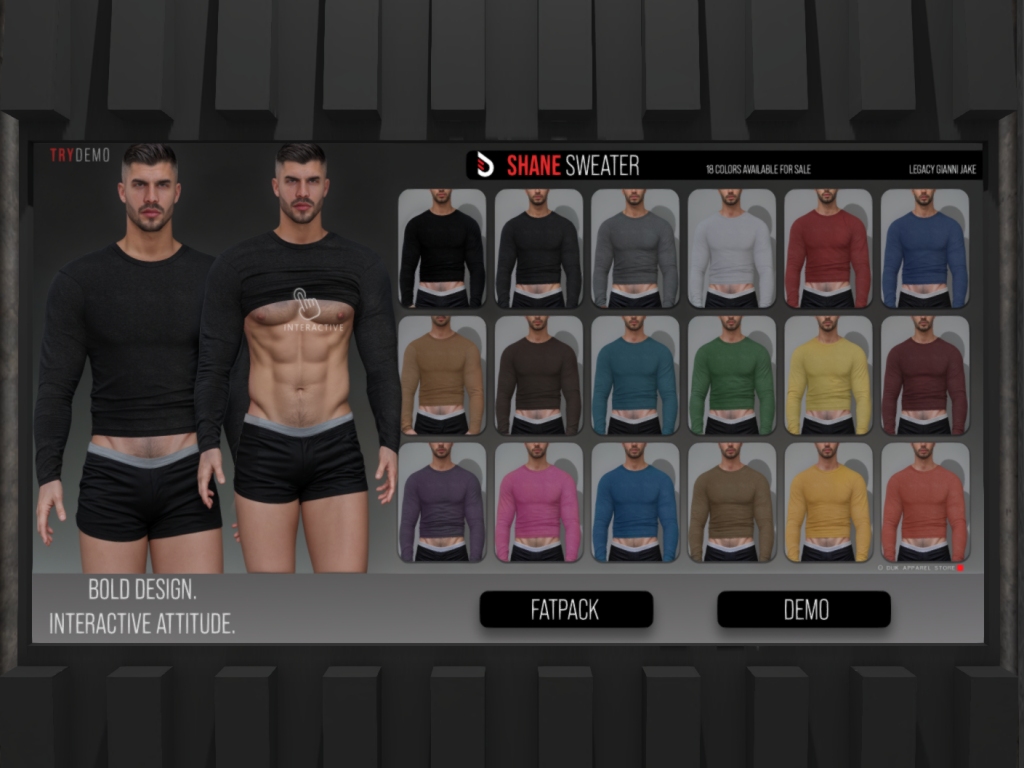The height and width of the screenshot is (768, 1024).
Task: Click the FATPACK purchase button
Action: (x=566, y=610)
